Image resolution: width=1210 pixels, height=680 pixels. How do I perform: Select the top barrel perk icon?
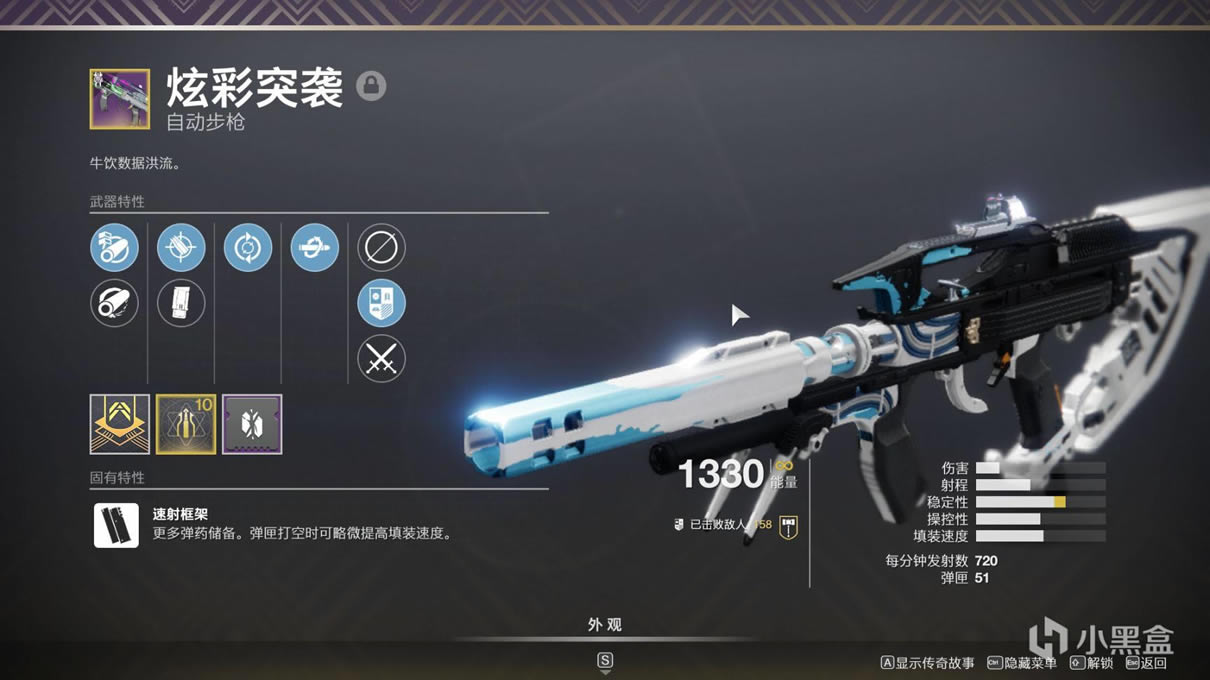[114, 247]
